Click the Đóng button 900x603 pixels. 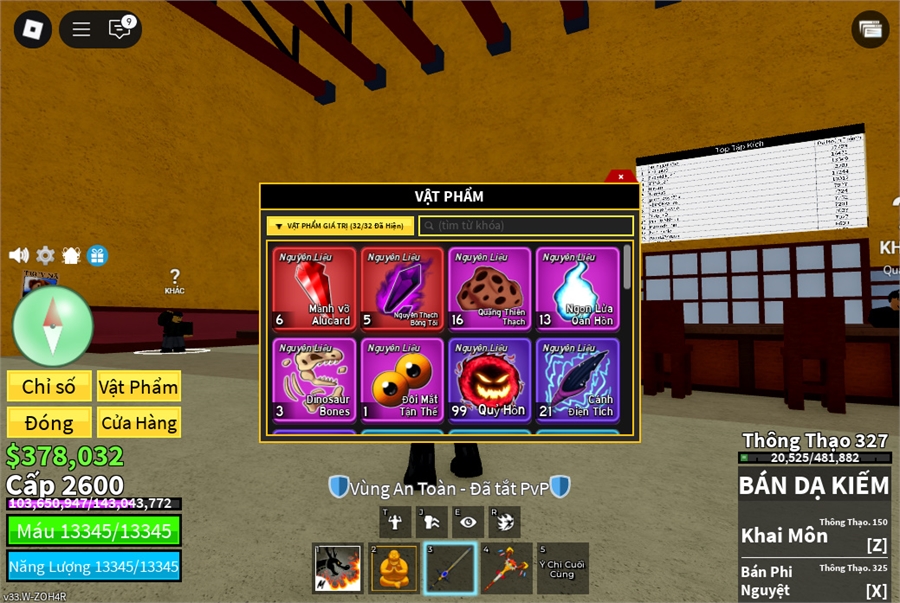[x=49, y=422]
